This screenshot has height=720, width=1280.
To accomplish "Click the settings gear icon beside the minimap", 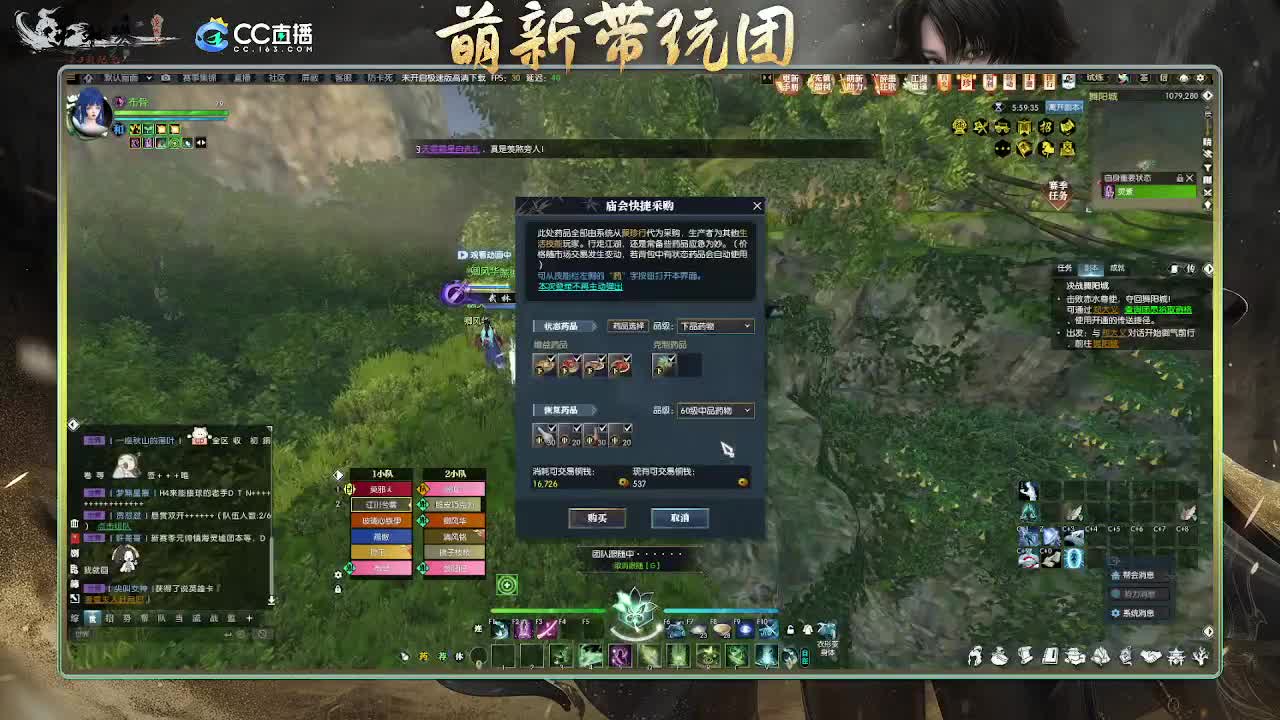I will [1200, 77].
